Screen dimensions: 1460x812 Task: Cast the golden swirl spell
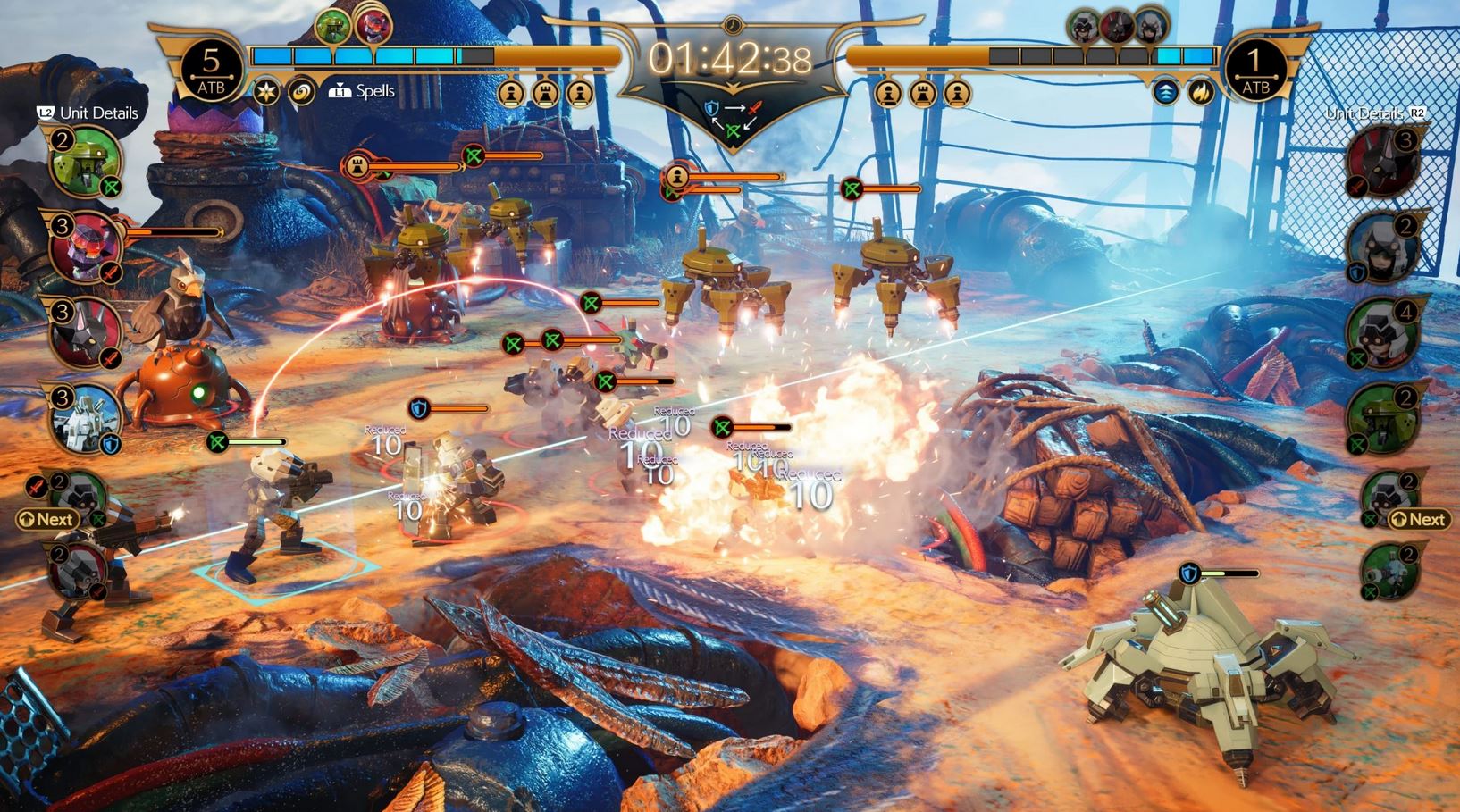[302, 91]
